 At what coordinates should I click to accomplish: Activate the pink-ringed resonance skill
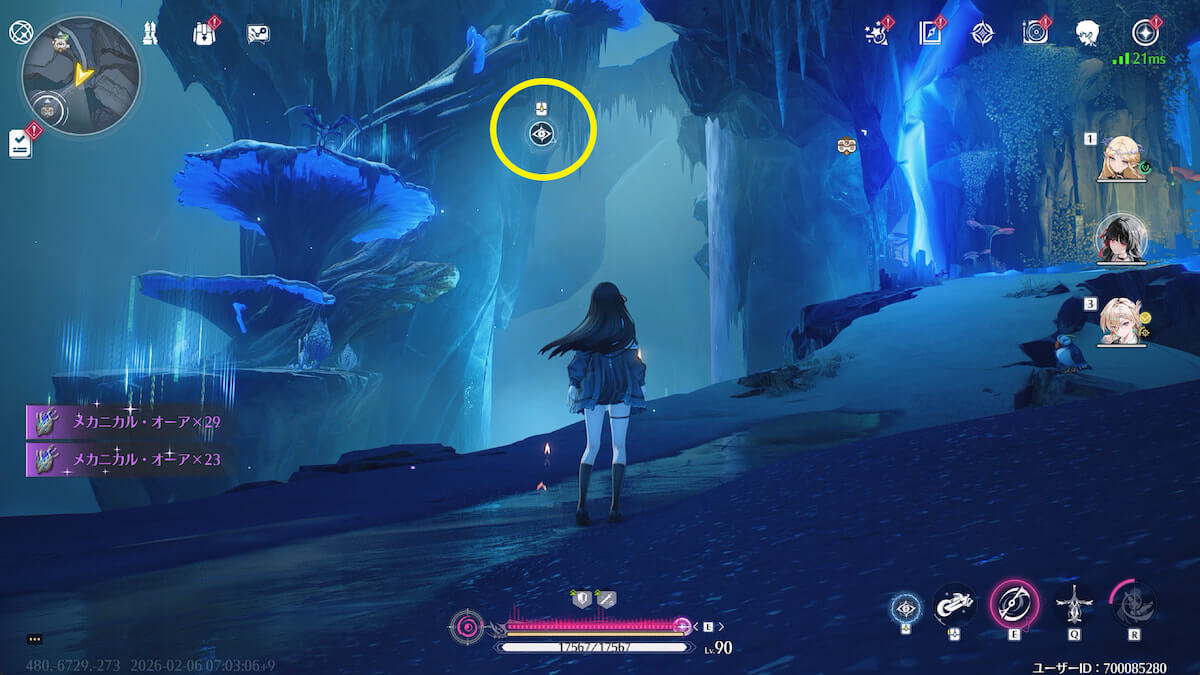[1014, 604]
